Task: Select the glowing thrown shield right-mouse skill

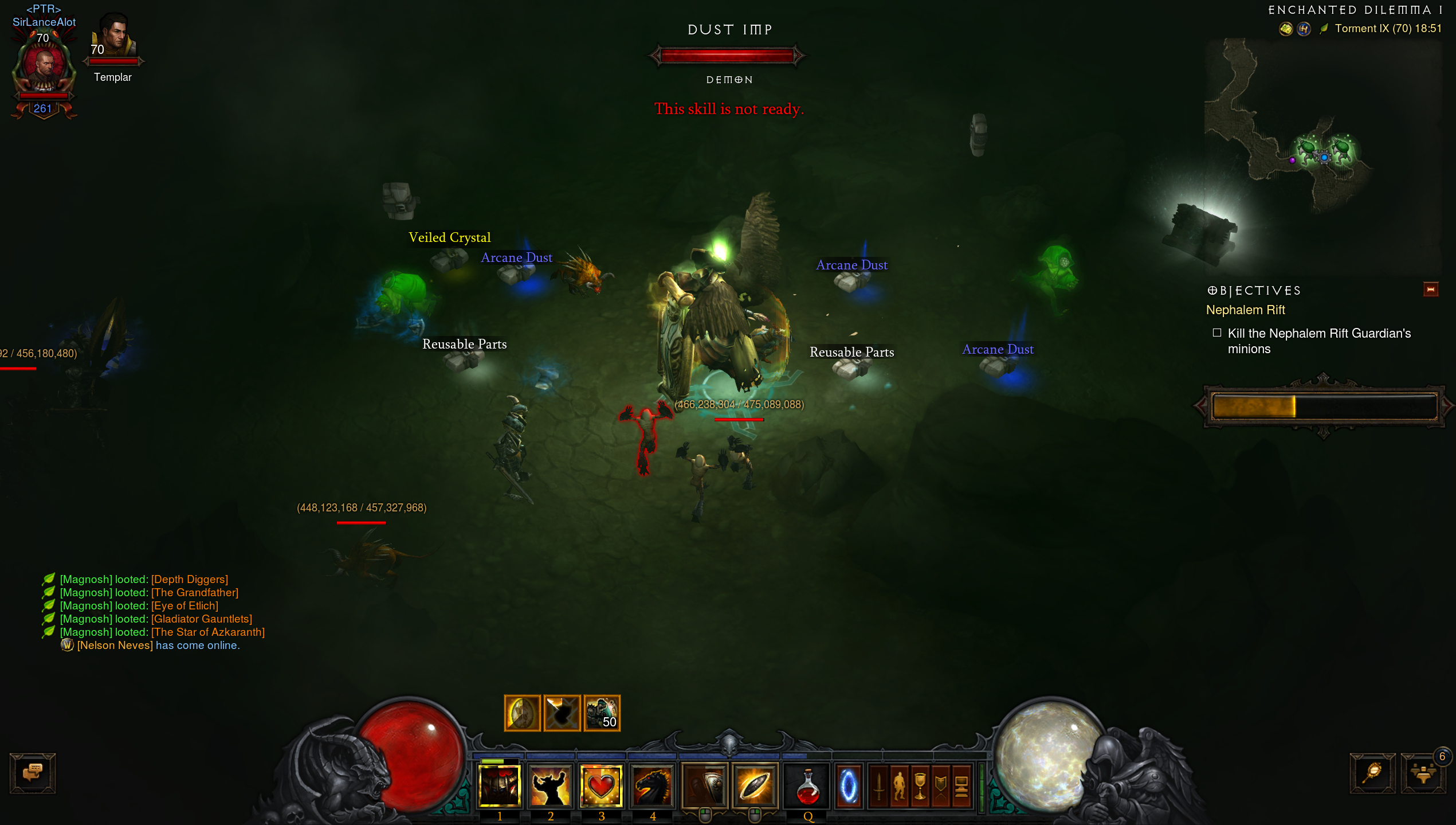Action: point(755,785)
